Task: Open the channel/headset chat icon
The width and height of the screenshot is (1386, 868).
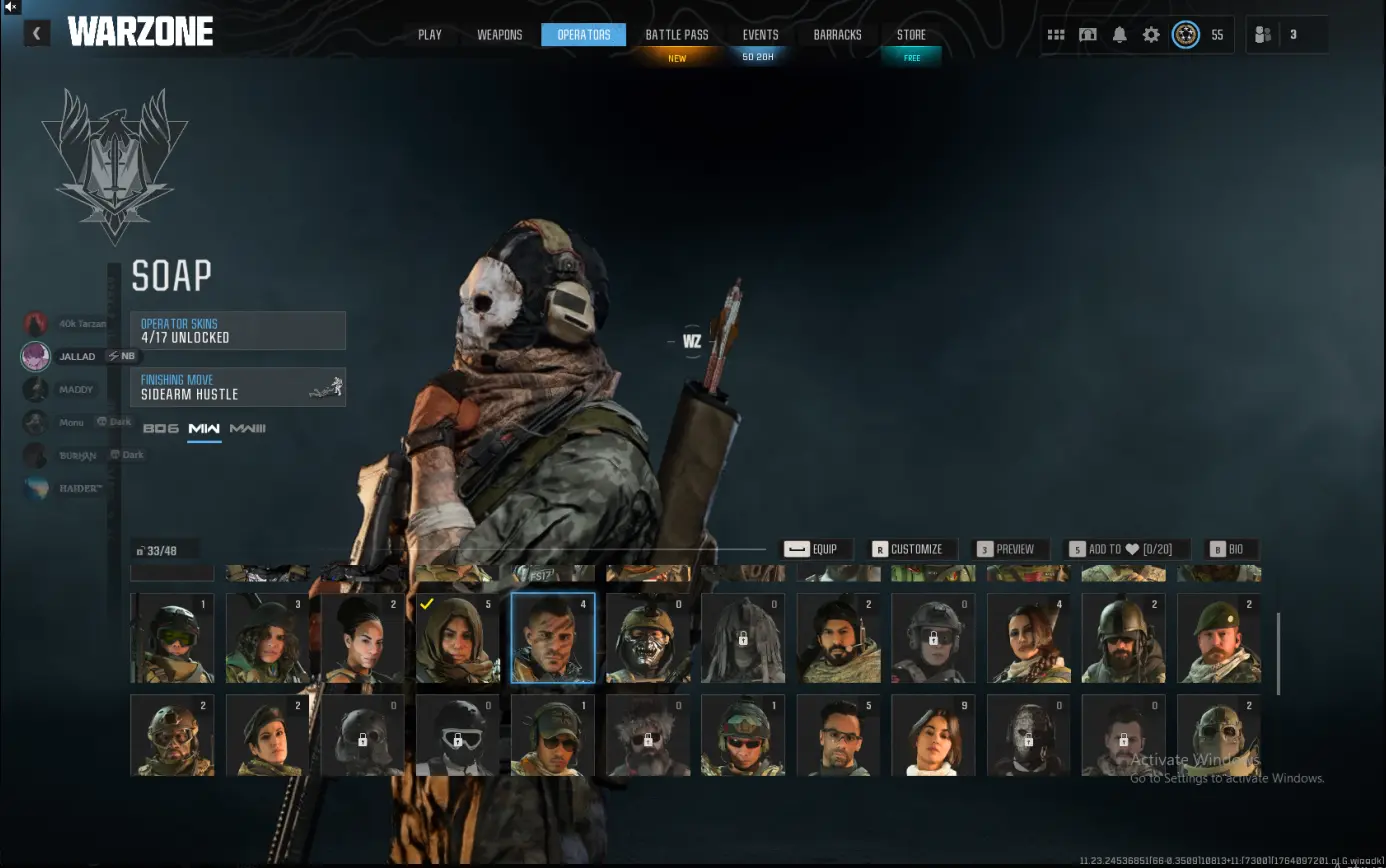Action: [1088, 34]
